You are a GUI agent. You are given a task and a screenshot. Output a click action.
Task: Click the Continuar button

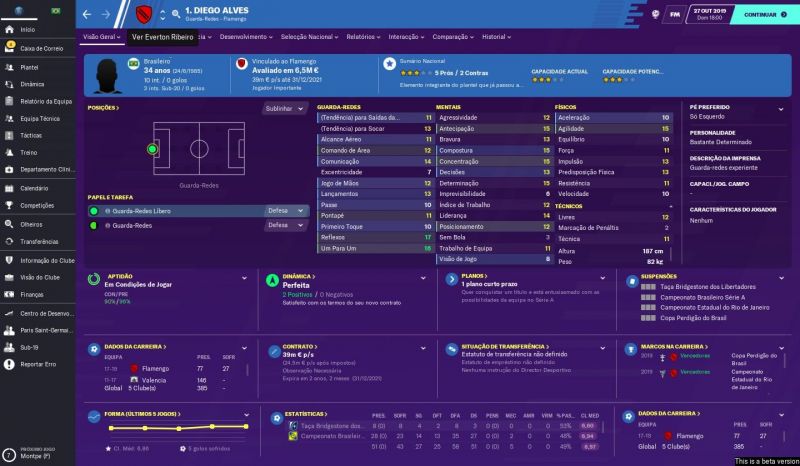click(759, 15)
